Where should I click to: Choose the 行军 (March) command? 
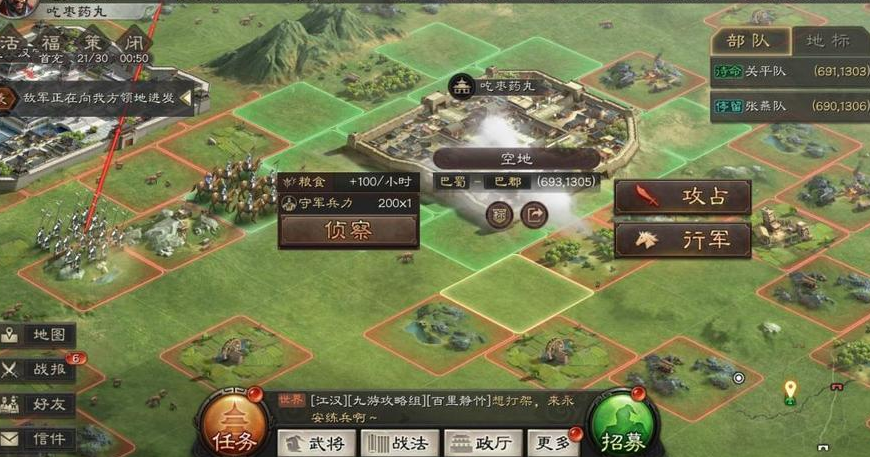pos(683,241)
